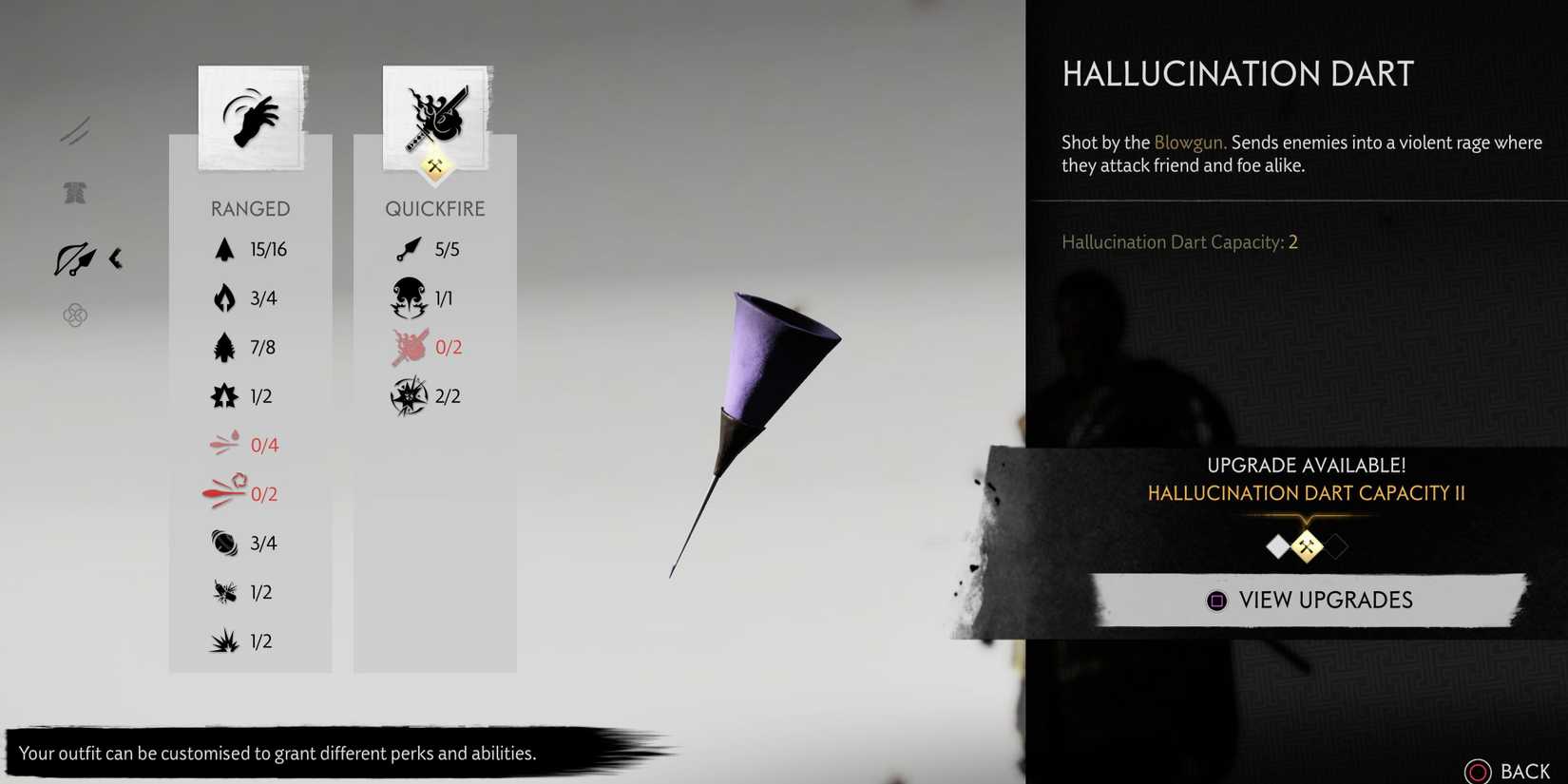
Task: Select the bow and arrow sidebar icon
Action: [x=74, y=258]
